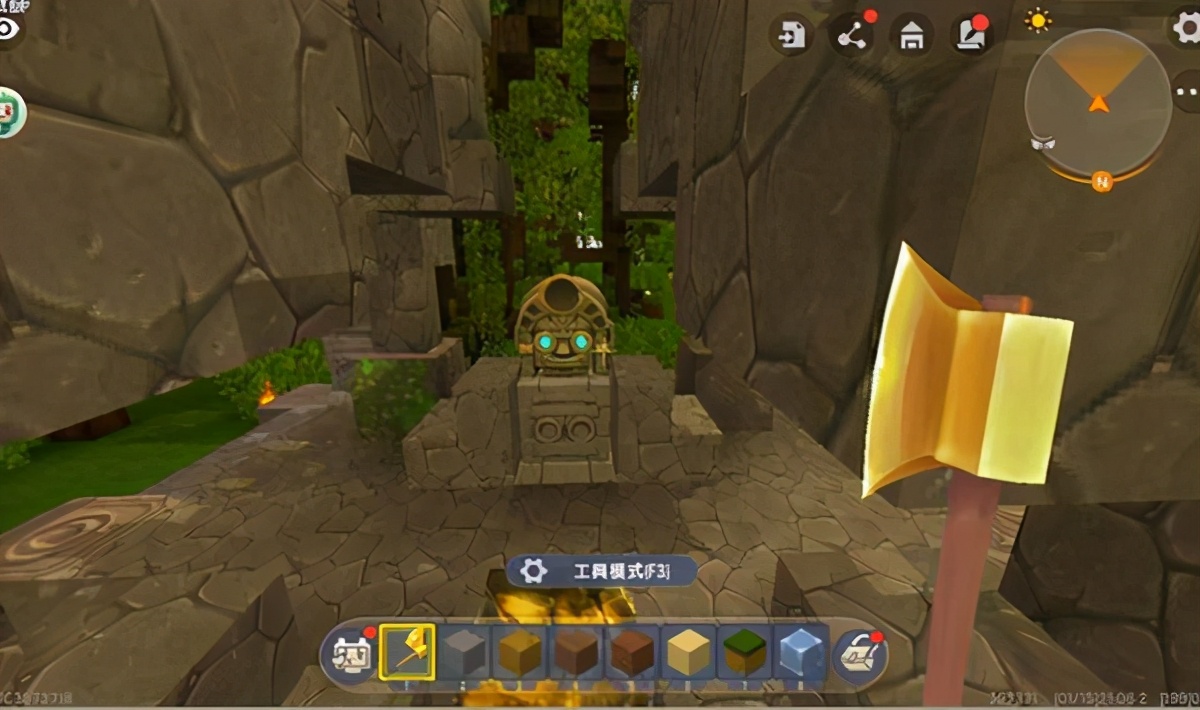Viewport: 1200px width, 710px height.
Task: Select the golden axe hotbar slot
Action: 407,652
